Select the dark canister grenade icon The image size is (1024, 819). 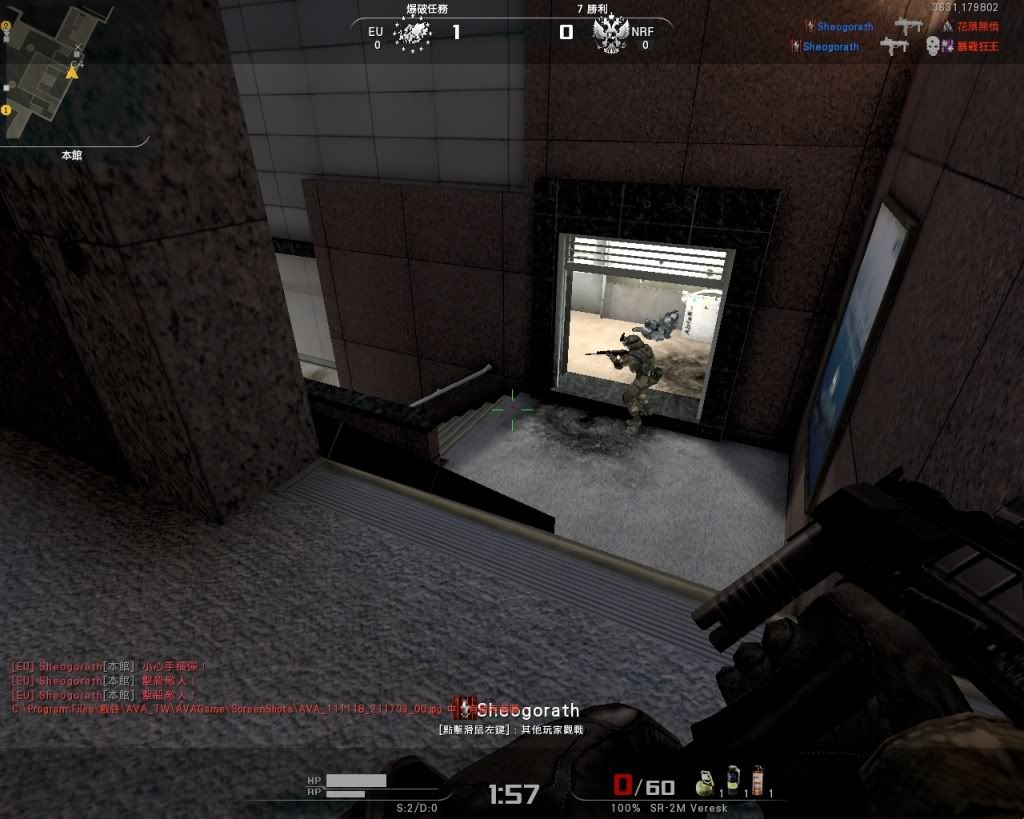[x=731, y=778]
